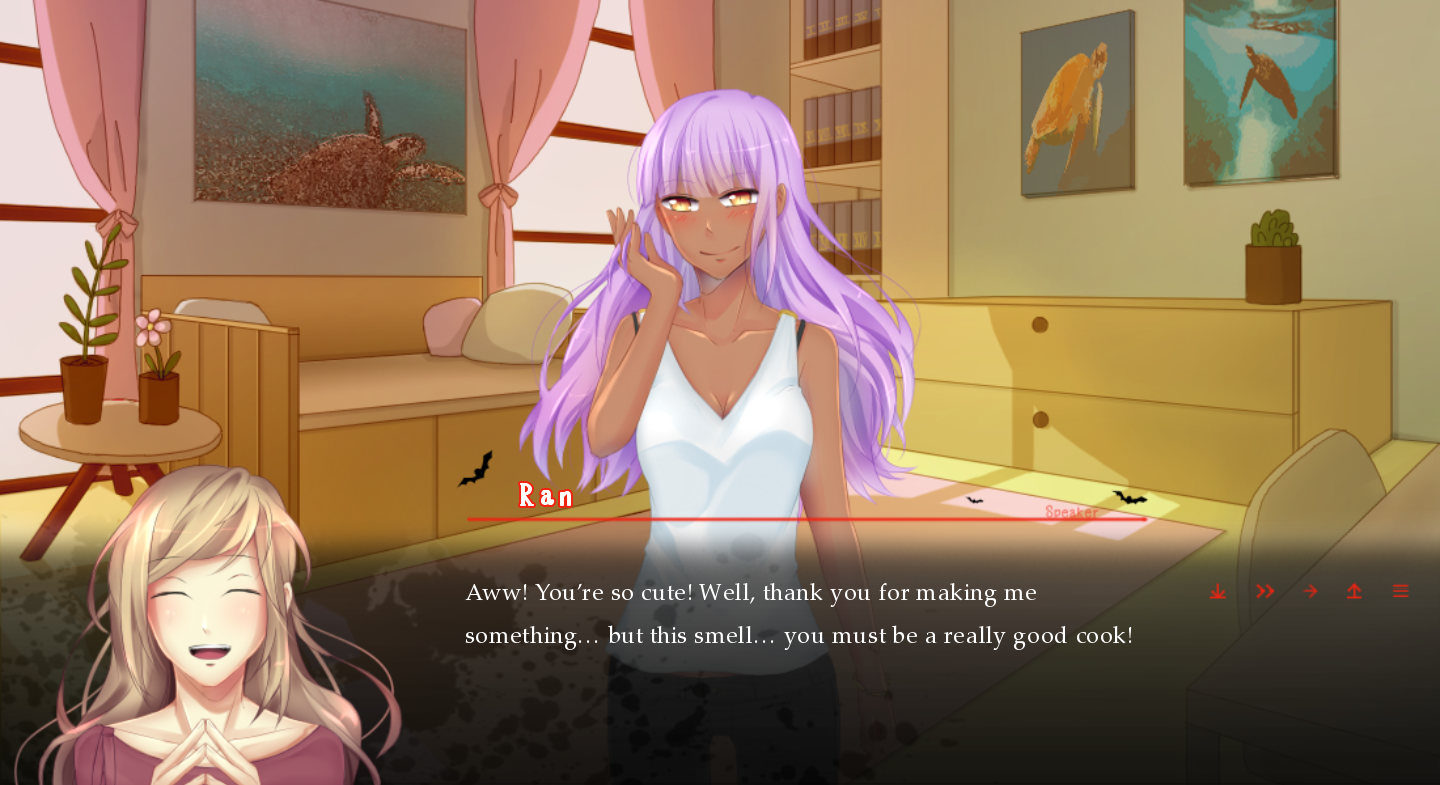Turn on auto-forward with the arrow icon
Viewport: 1440px width, 785px height.
point(1309,591)
